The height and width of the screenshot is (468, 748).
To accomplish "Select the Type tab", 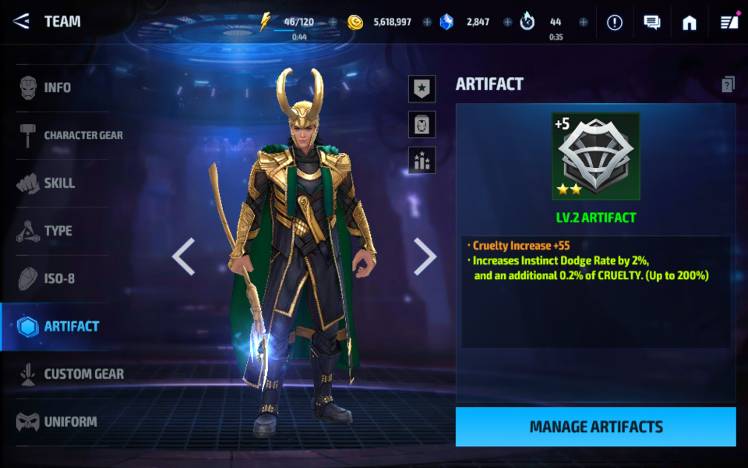I will [57, 231].
